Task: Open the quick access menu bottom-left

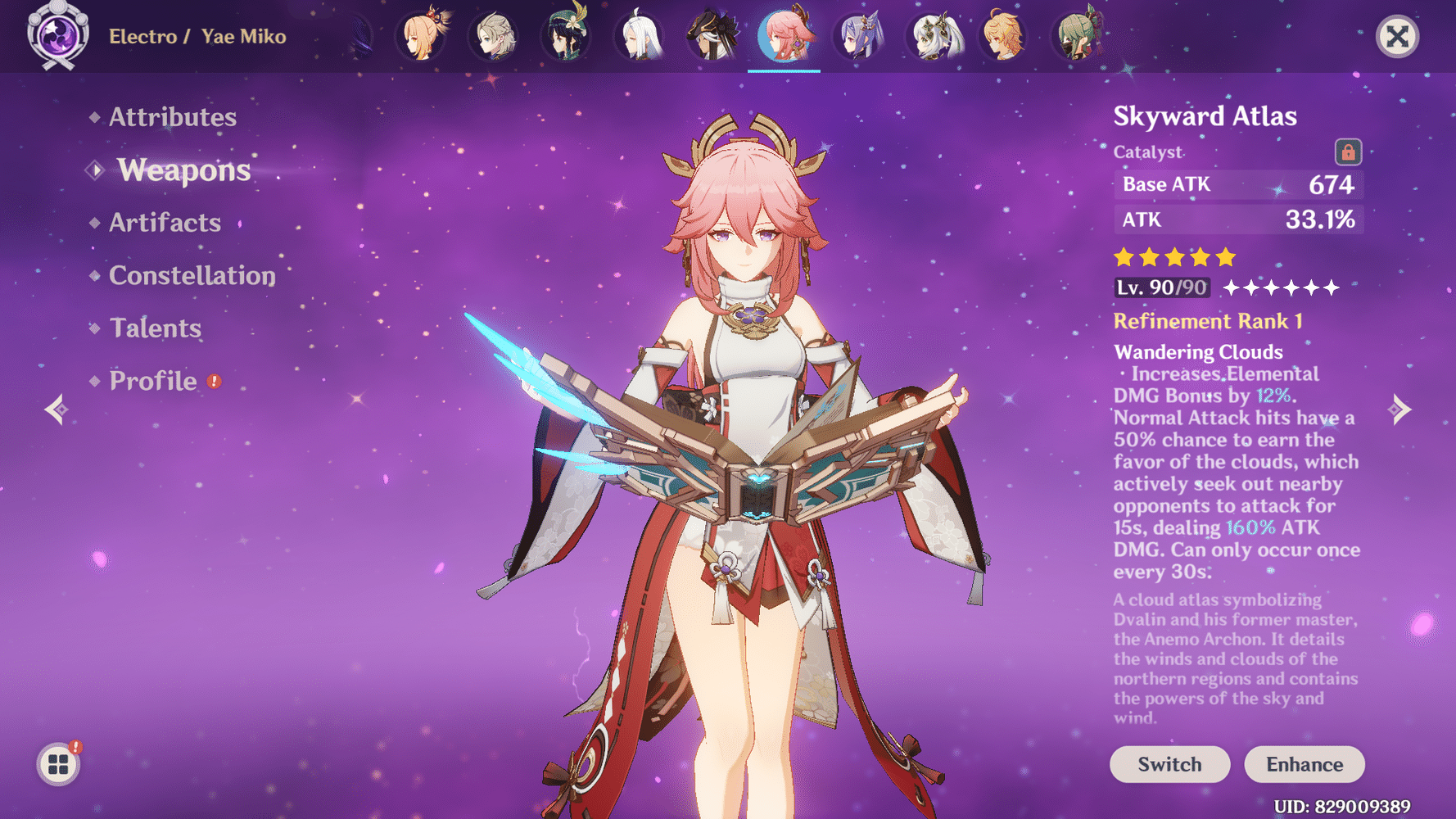Action: click(x=57, y=763)
